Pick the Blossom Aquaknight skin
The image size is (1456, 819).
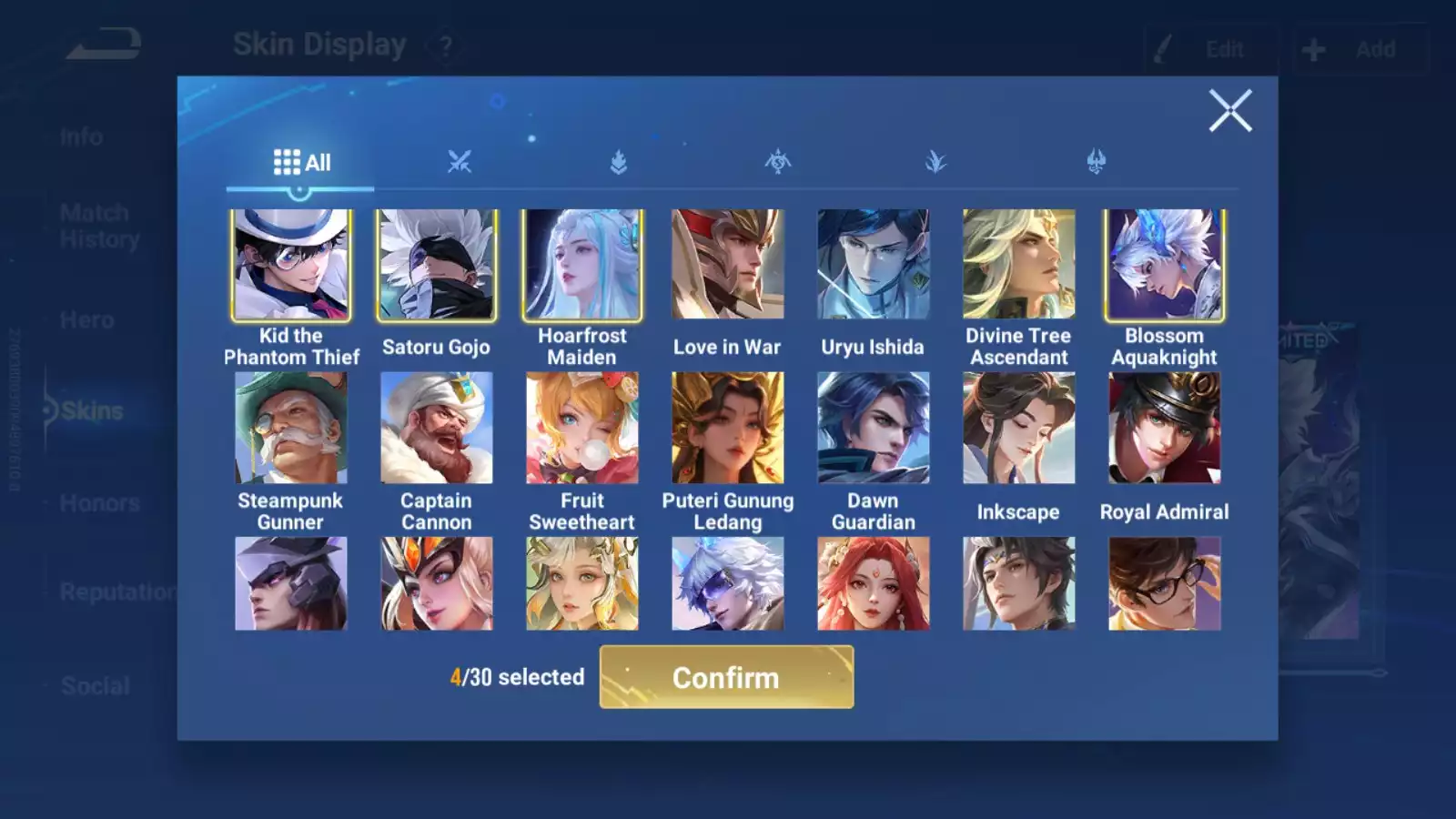1165,265
